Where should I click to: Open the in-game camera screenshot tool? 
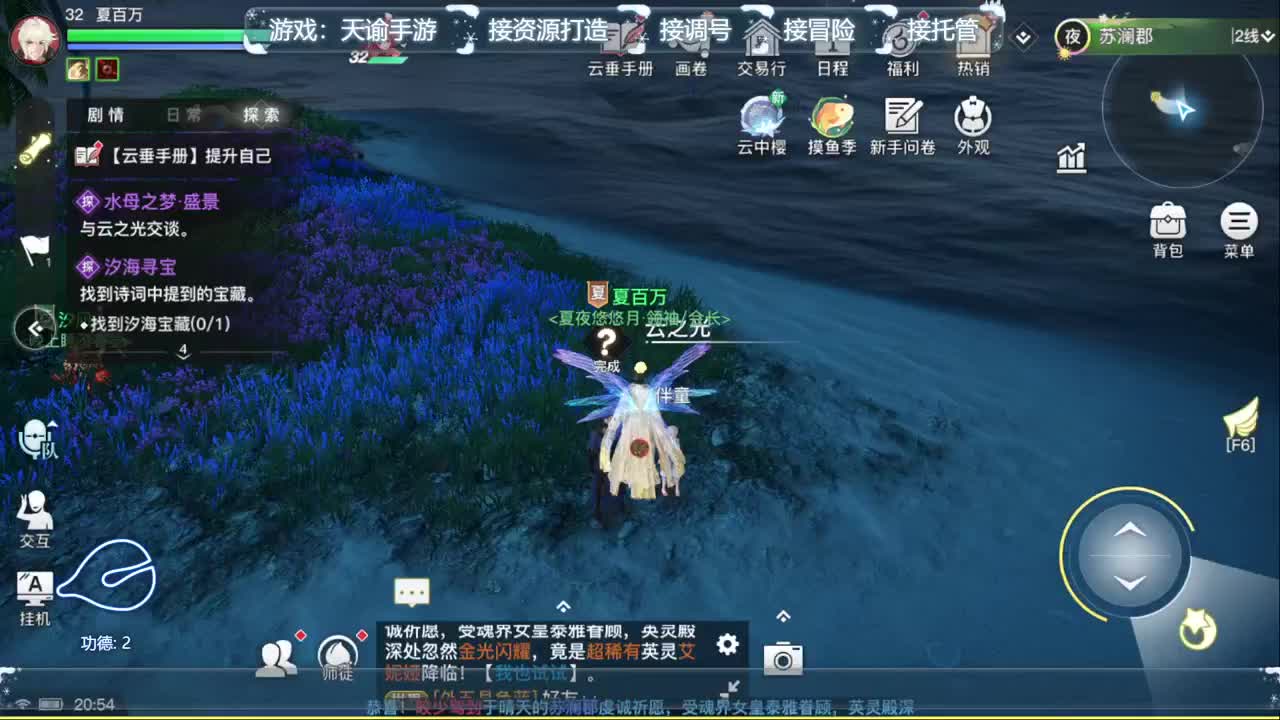[783, 660]
